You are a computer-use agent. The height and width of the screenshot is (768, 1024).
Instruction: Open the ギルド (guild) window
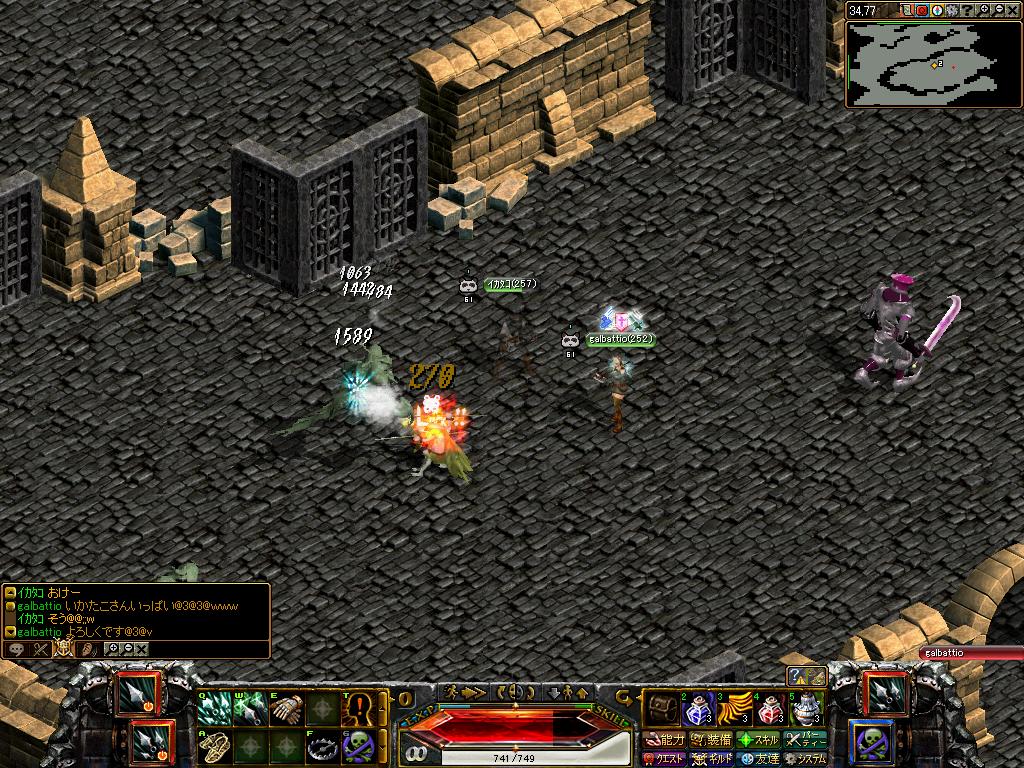point(711,759)
